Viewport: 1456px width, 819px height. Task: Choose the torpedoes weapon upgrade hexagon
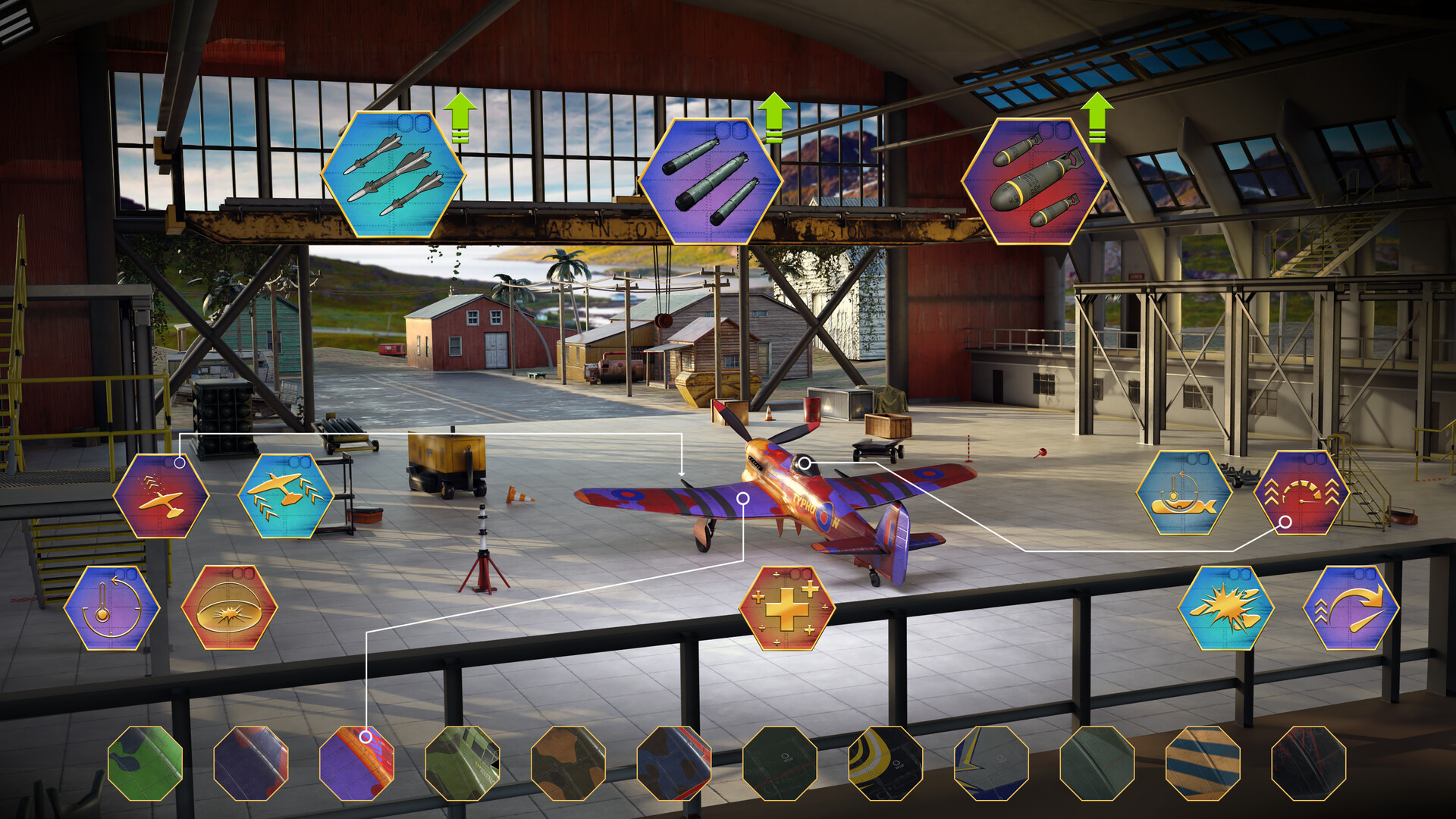tap(711, 180)
